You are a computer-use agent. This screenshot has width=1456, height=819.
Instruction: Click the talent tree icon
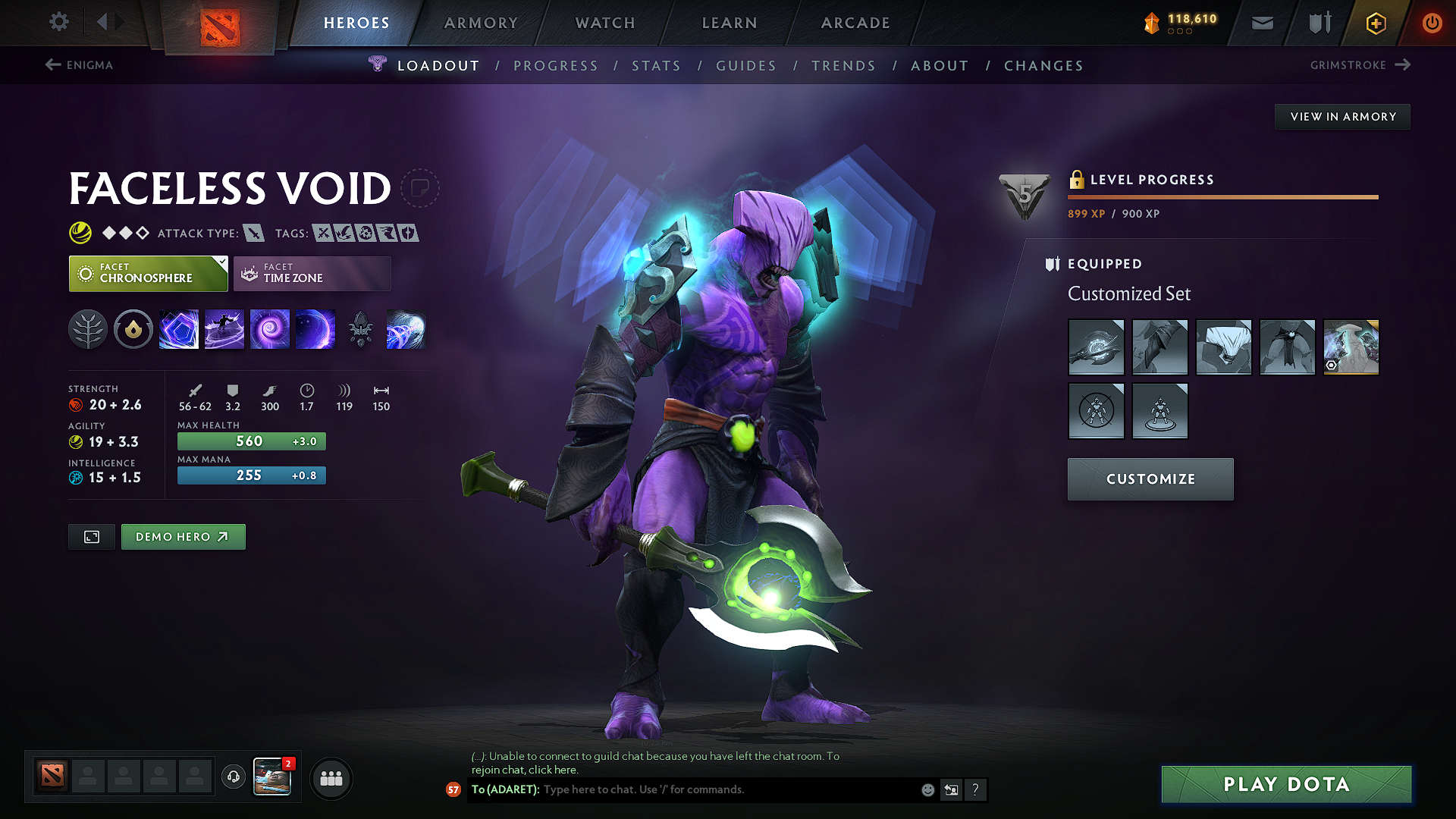tap(88, 329)
